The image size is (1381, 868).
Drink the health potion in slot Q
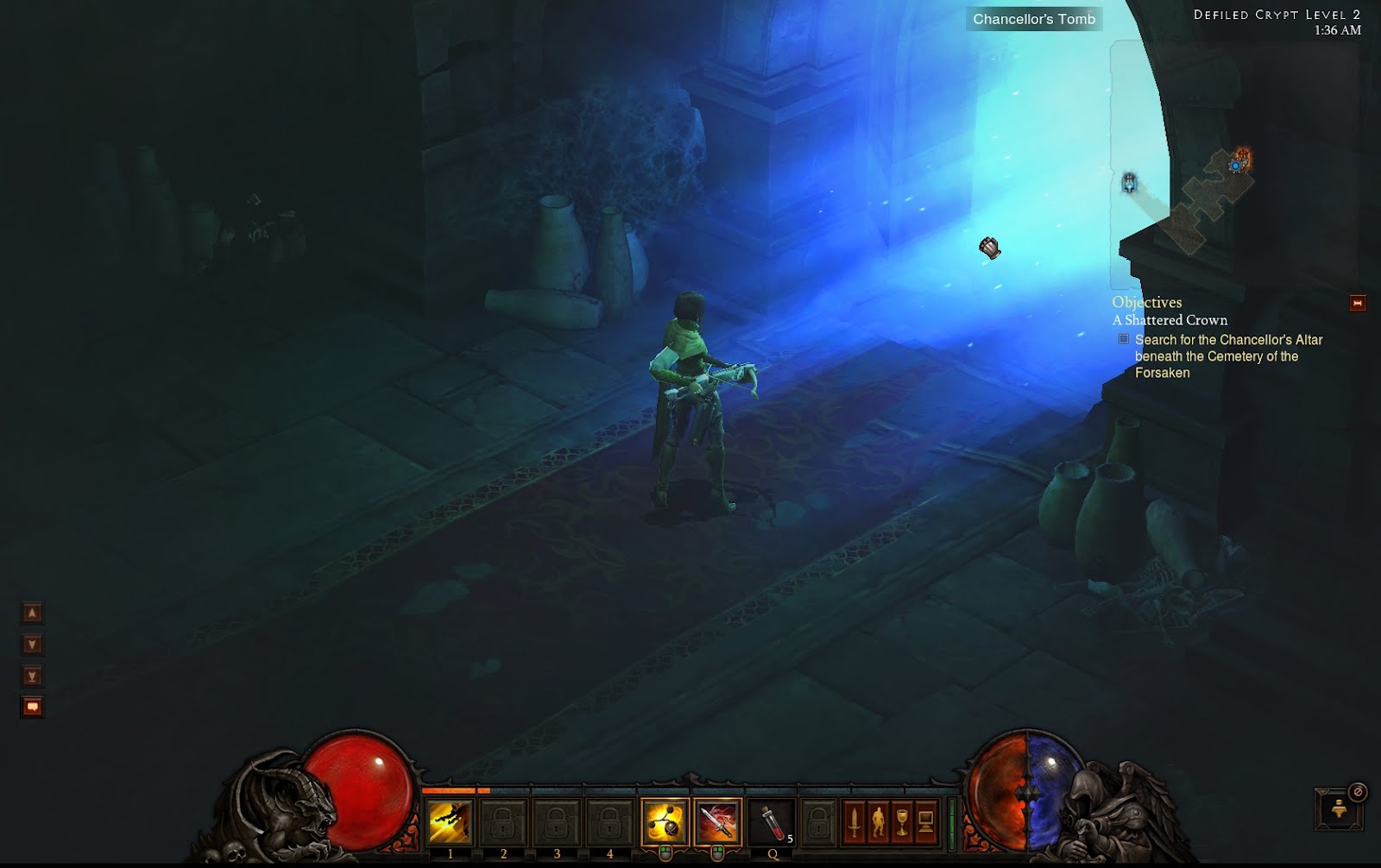[x=771, y=822]
